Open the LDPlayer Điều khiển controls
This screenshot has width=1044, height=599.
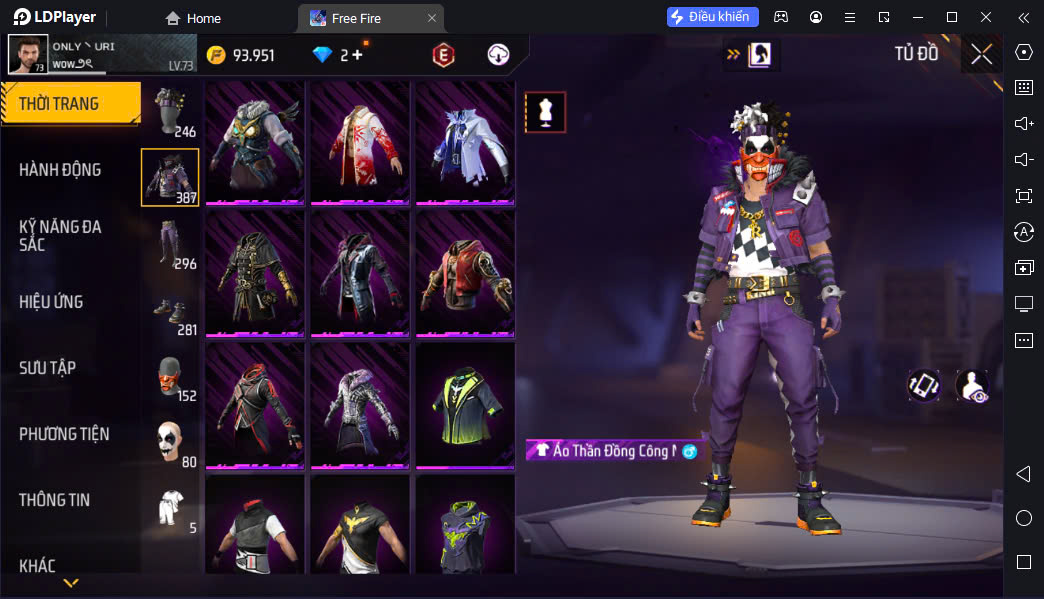pos(713,17)
